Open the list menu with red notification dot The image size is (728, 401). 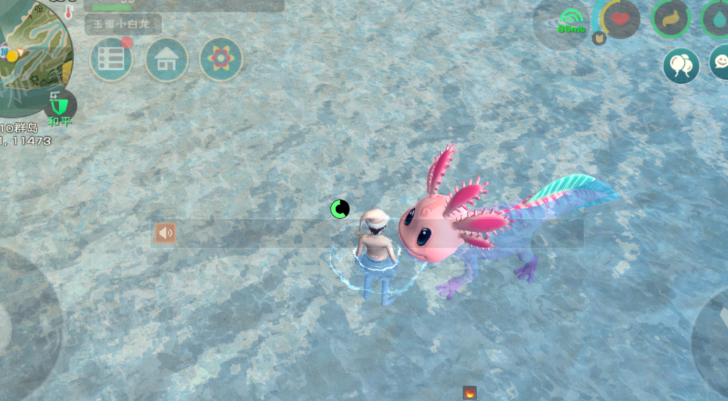click(112, 60)
